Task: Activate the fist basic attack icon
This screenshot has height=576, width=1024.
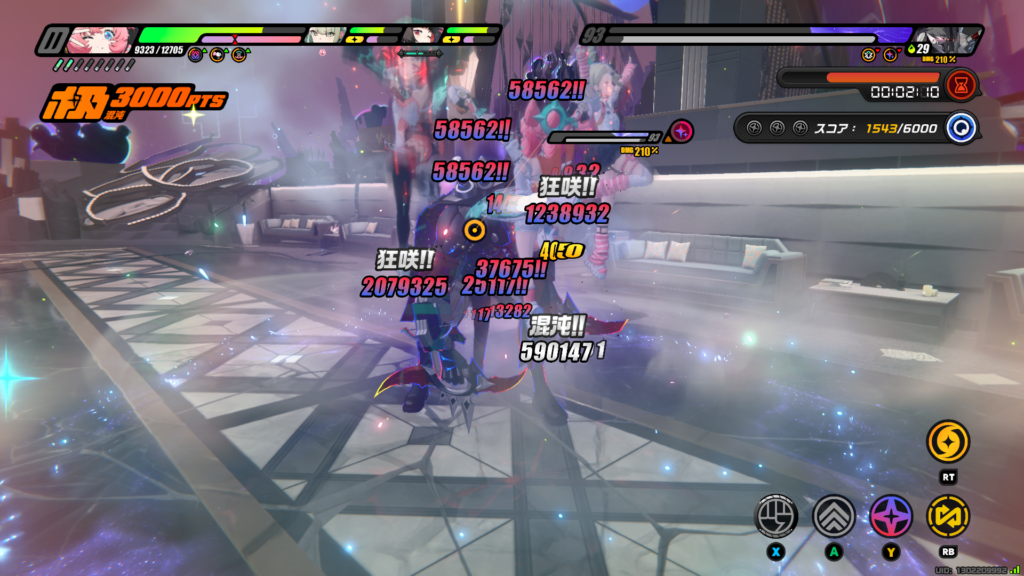Action: pos(775,515)
